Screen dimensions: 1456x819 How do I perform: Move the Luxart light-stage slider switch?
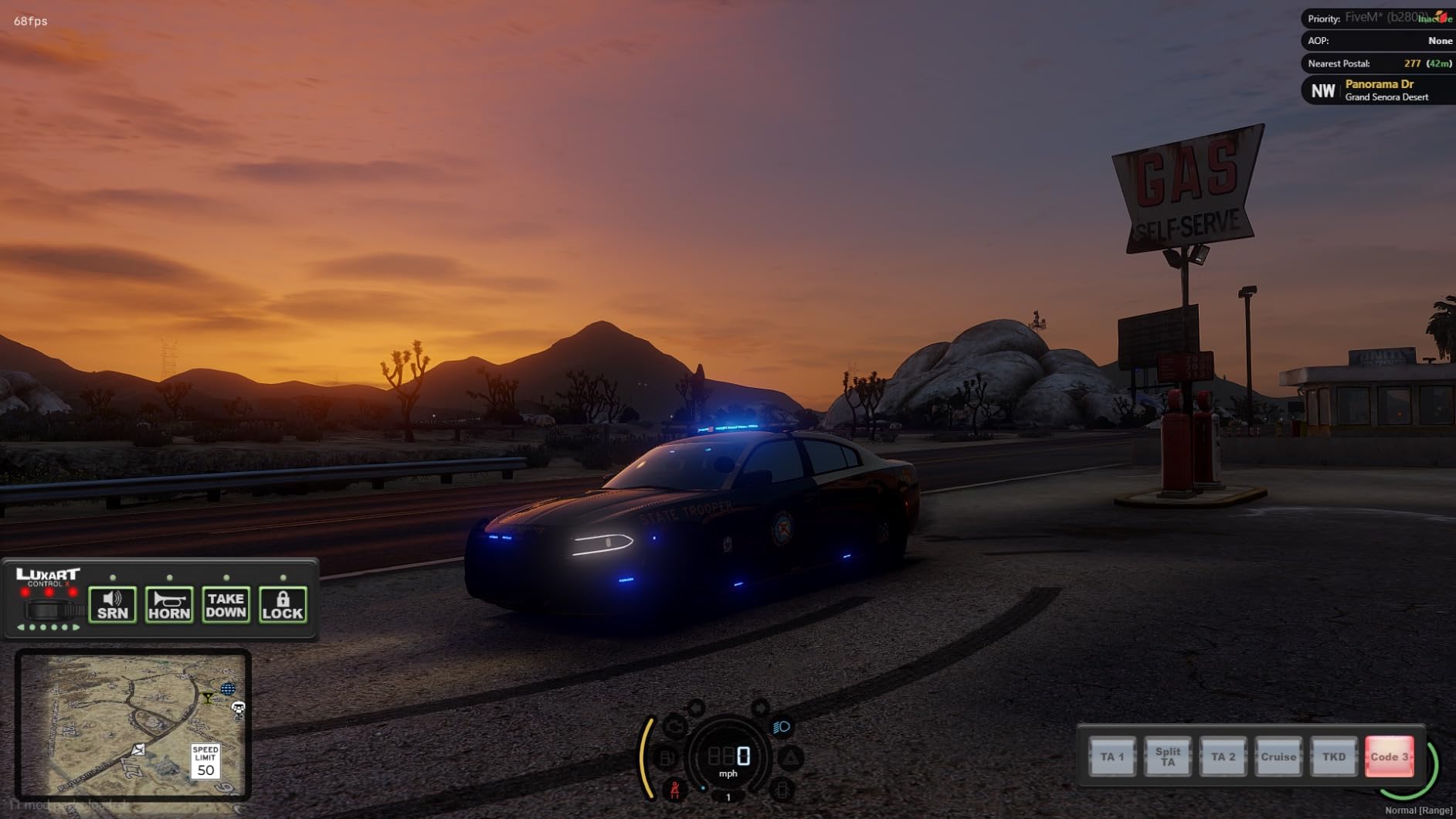click(x=49, y=610)
